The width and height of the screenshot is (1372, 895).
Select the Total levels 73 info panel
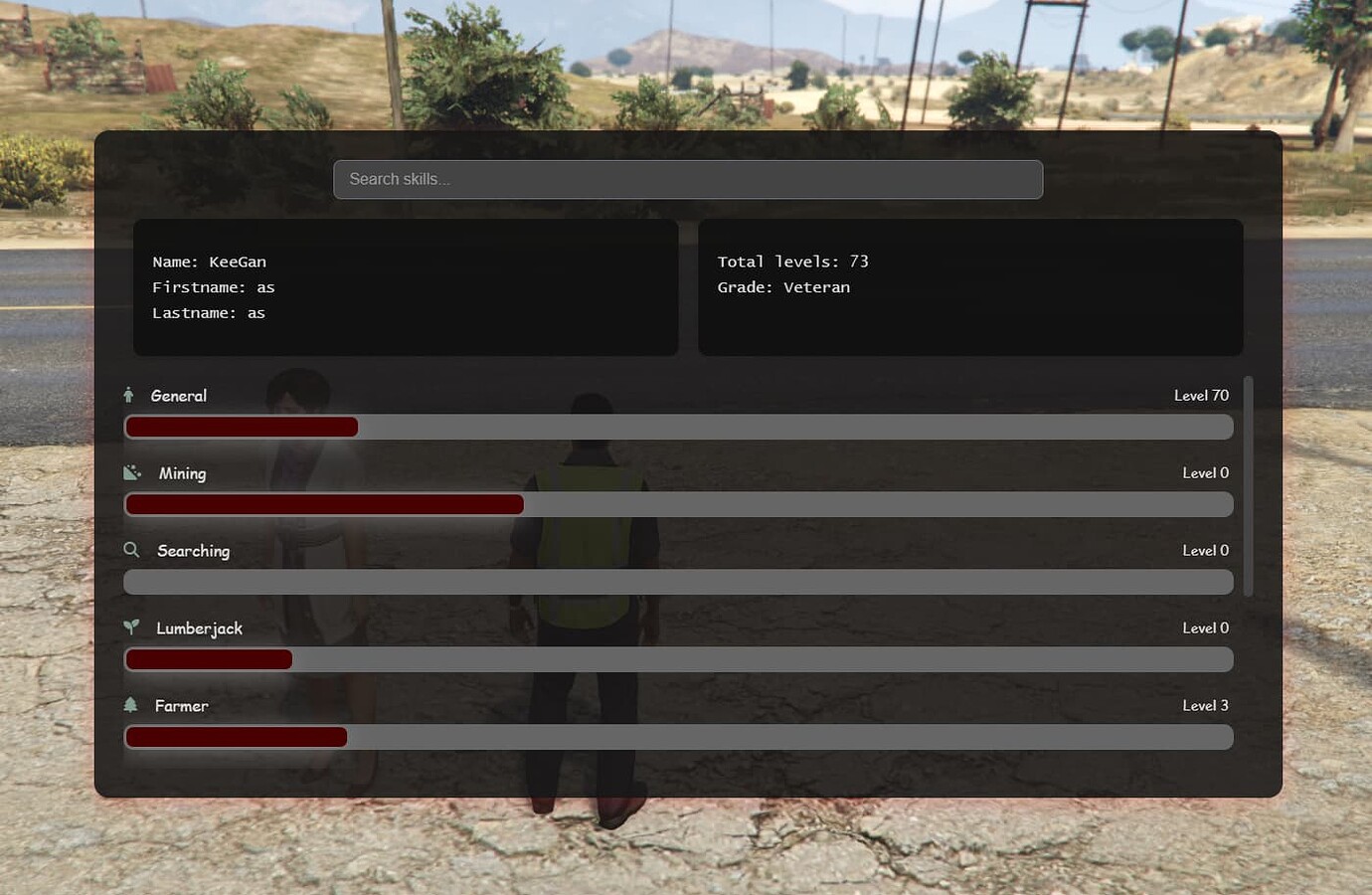pos(970,287)
